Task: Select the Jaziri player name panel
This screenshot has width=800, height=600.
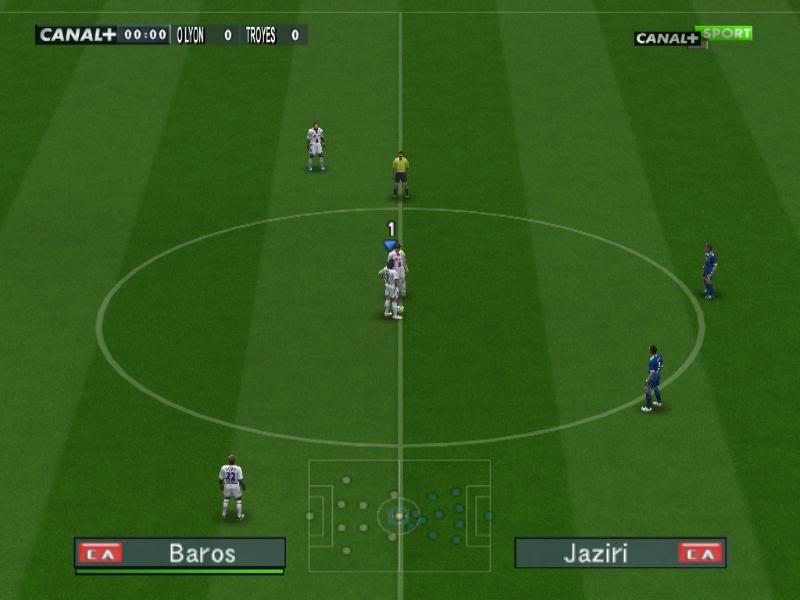Action: point(620,553)
